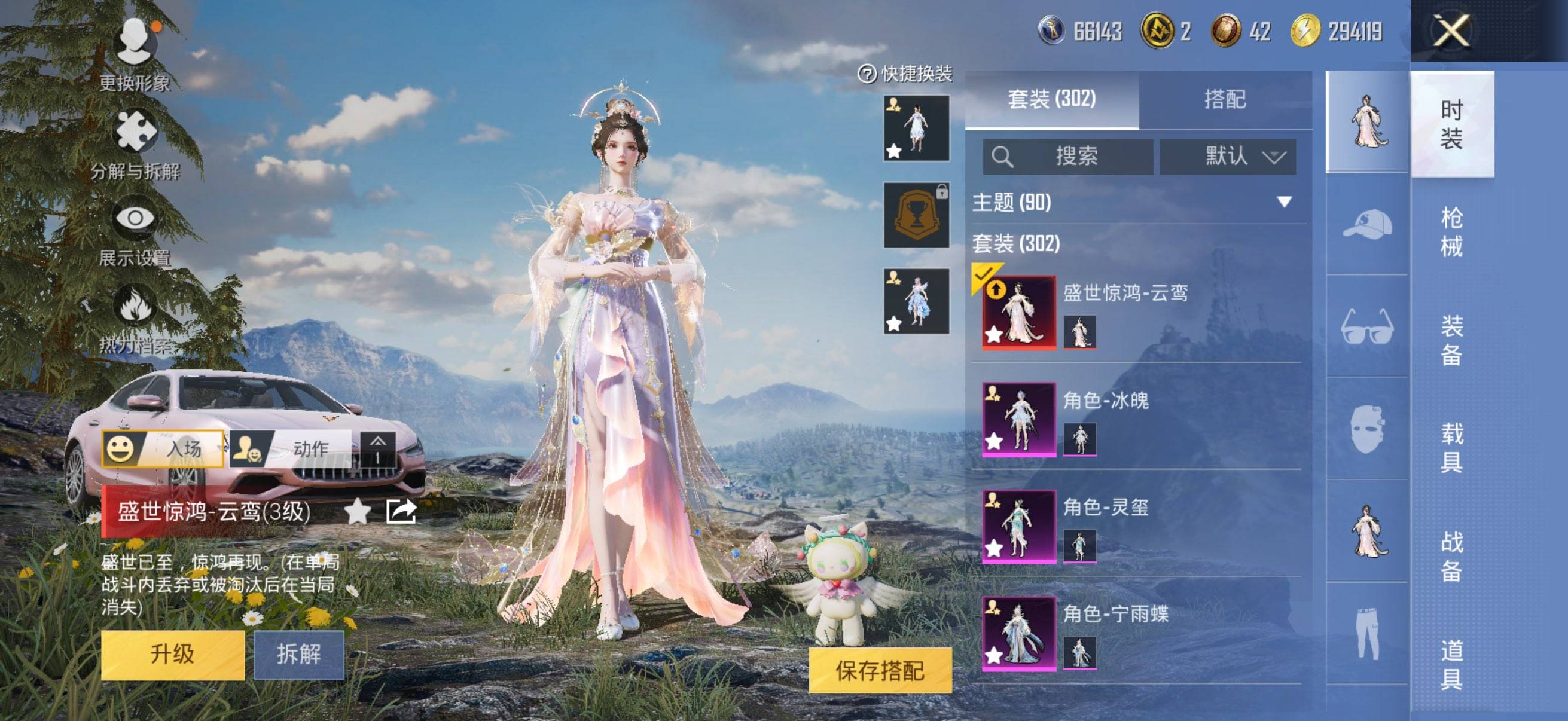Screen dimensions: 1568x721
Task: Share the outfit via share arrow icon
Action: pyautogui.click(x=401, y=511)
